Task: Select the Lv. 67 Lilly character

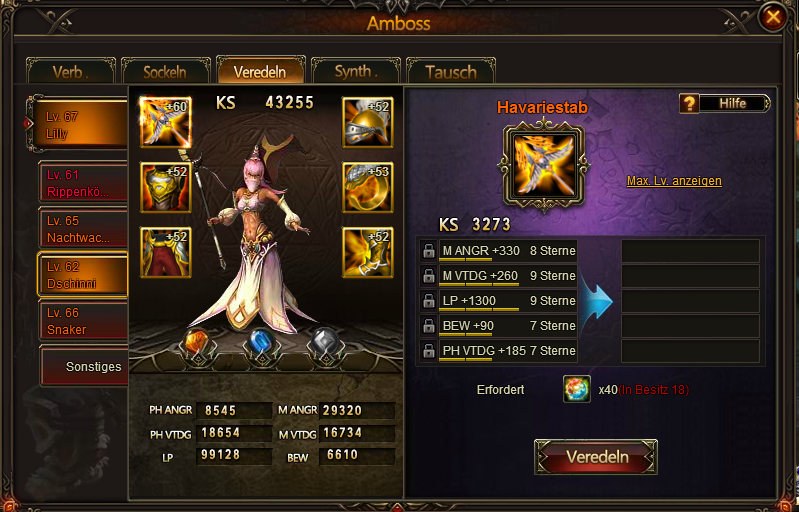Action: [x=82, y=125]
